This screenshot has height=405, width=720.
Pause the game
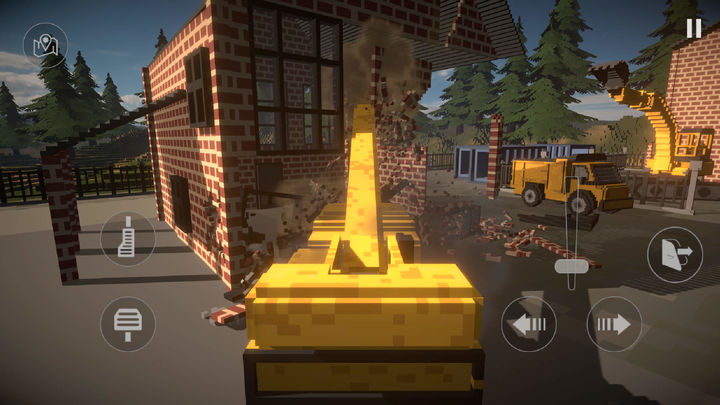[x=693, y=28]
